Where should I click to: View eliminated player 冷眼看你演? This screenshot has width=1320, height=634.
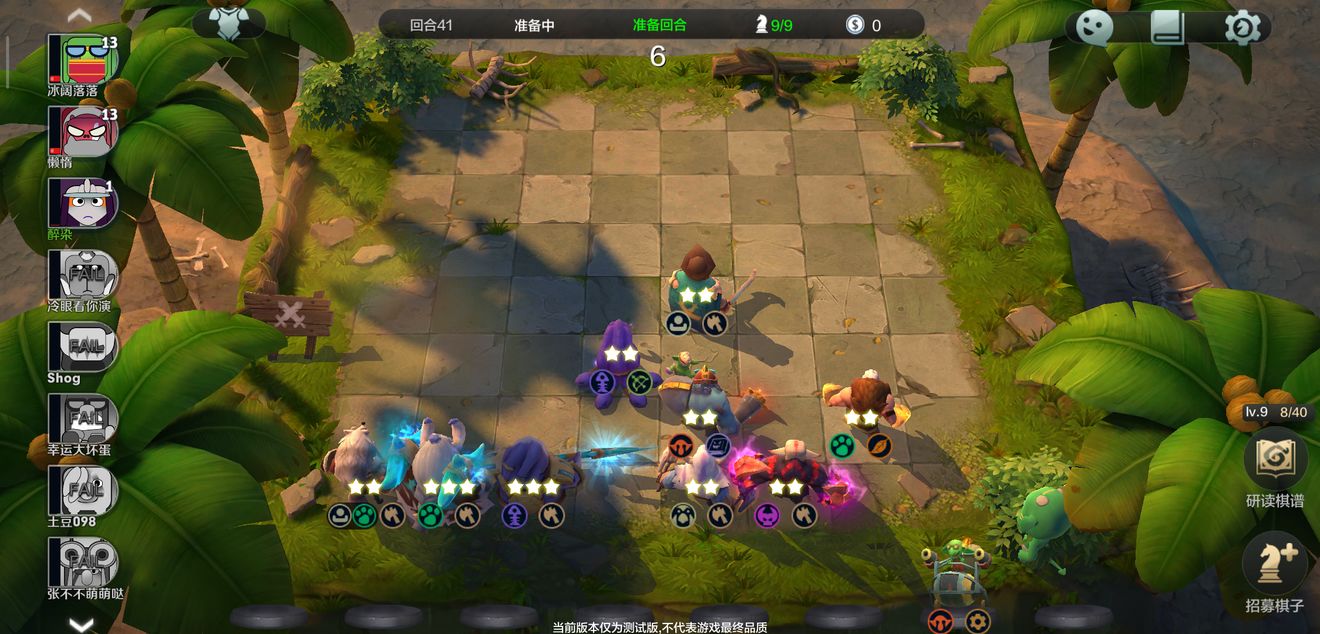(x=84, y=275)
